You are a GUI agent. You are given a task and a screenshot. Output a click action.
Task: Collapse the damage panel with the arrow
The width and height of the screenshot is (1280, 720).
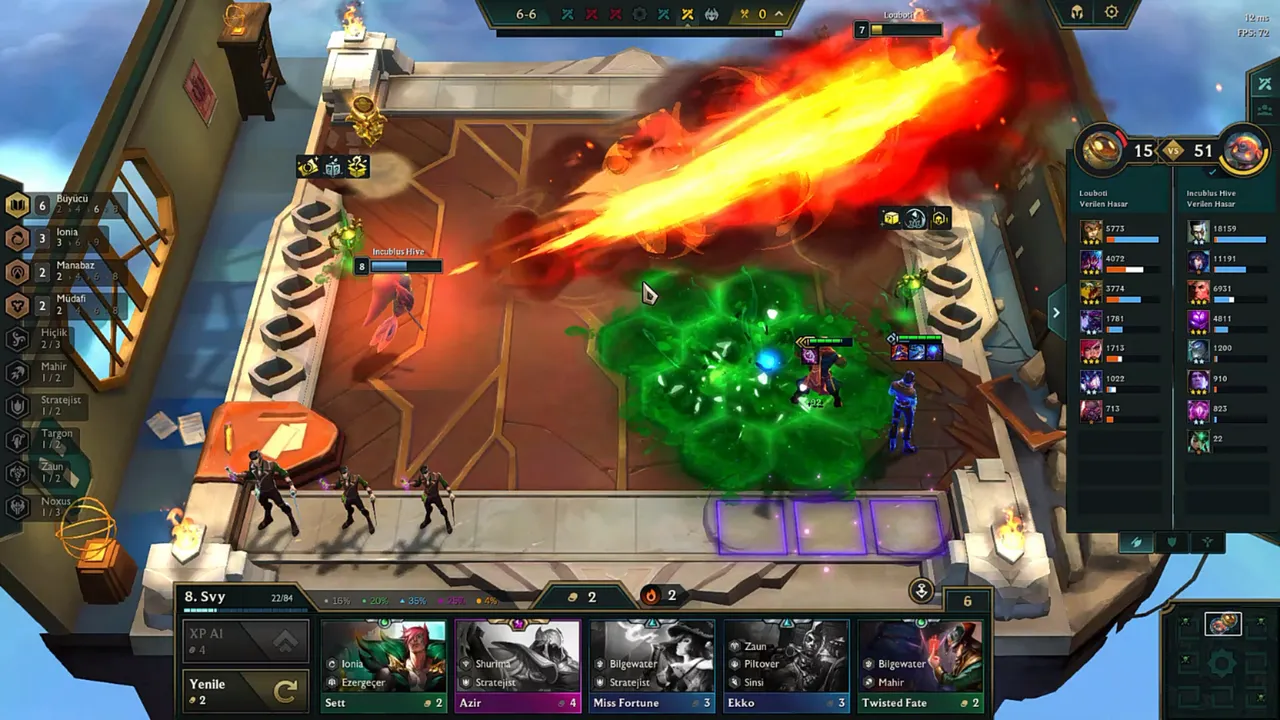(1056, 312)
